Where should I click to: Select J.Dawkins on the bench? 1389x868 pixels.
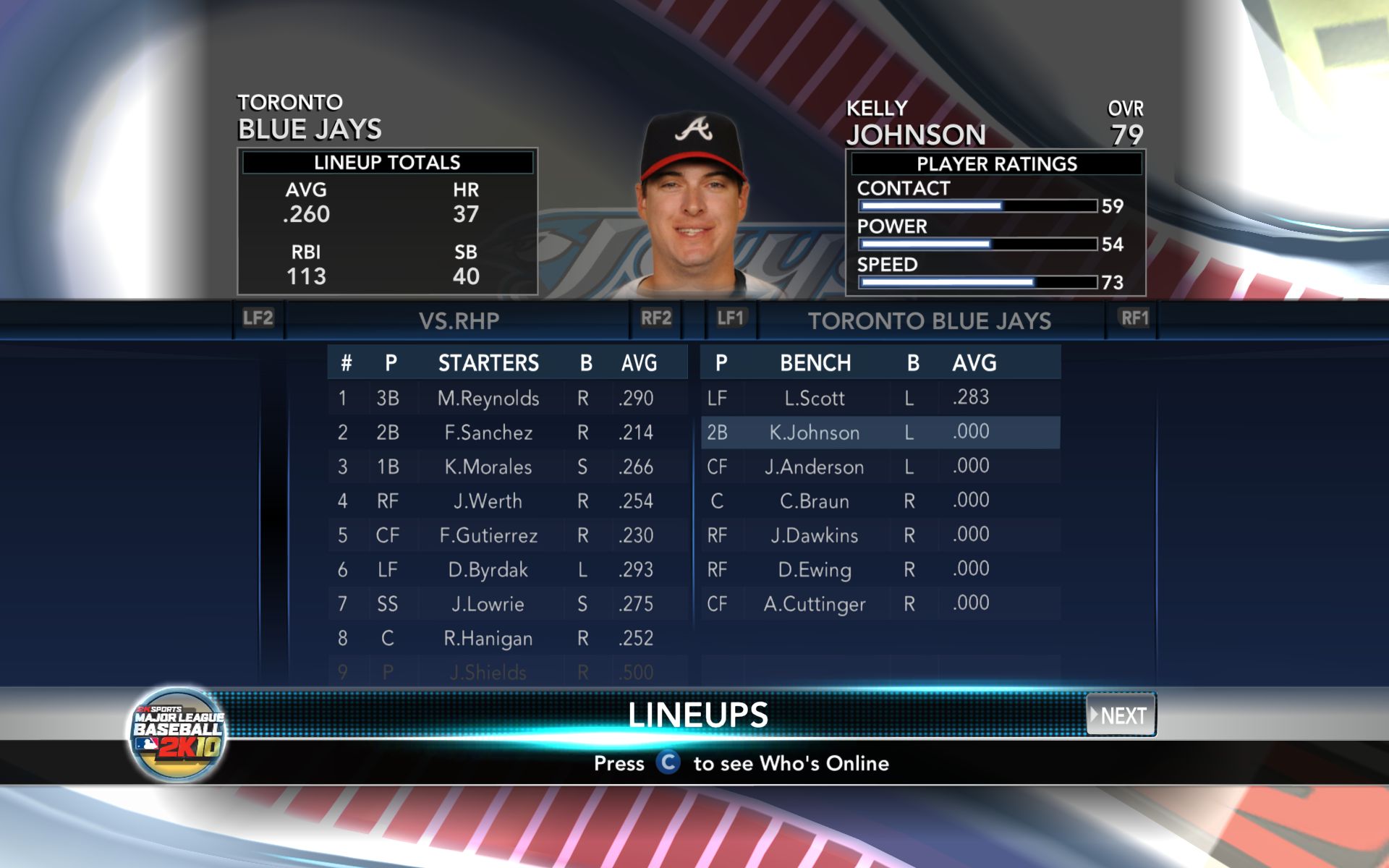tap(815, 535)
